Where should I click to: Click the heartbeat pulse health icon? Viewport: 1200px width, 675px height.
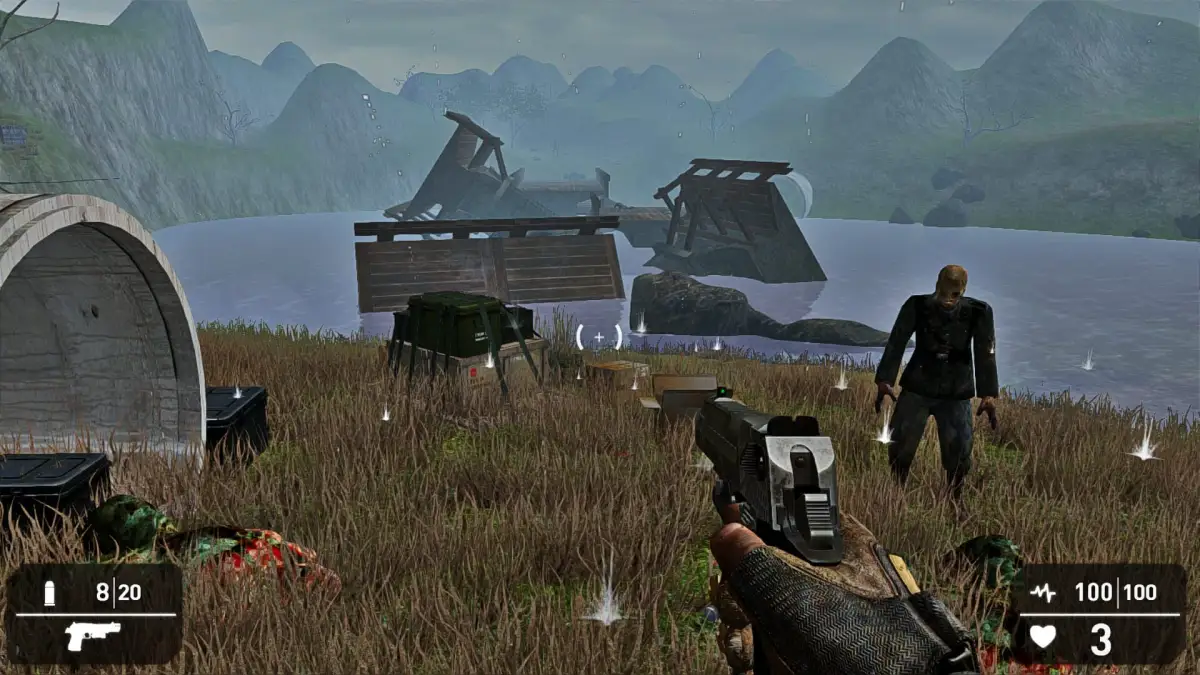coord(1042,593)
